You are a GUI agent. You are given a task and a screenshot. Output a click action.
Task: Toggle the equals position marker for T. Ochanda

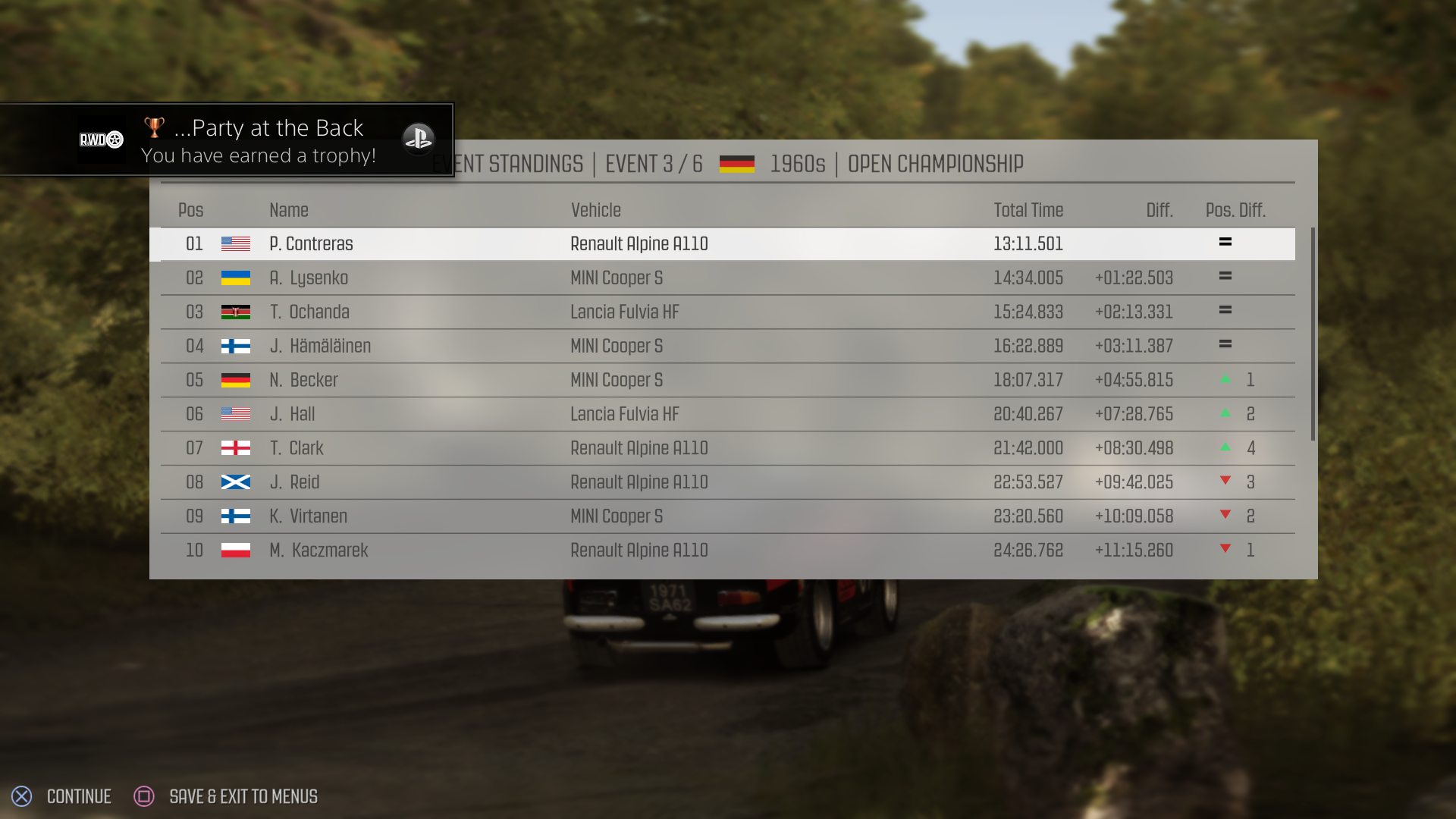click(1226, 309)
